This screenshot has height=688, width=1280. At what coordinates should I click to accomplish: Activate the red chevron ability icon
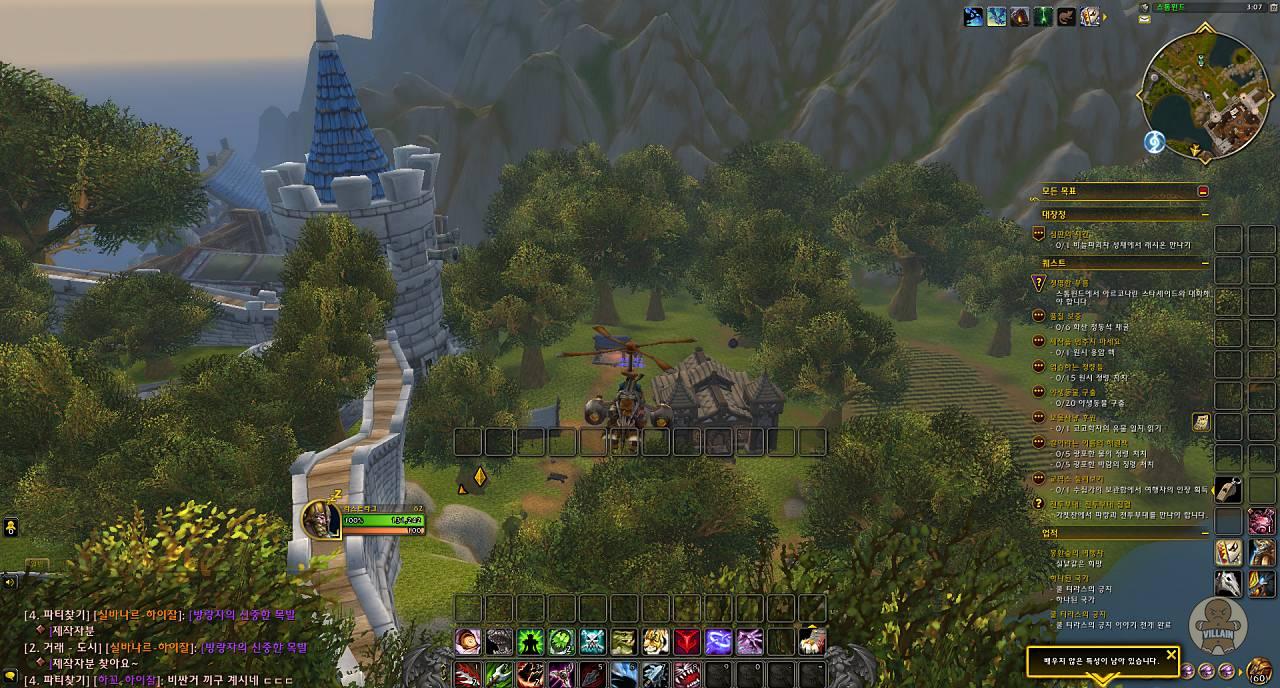tap(686, 641)
